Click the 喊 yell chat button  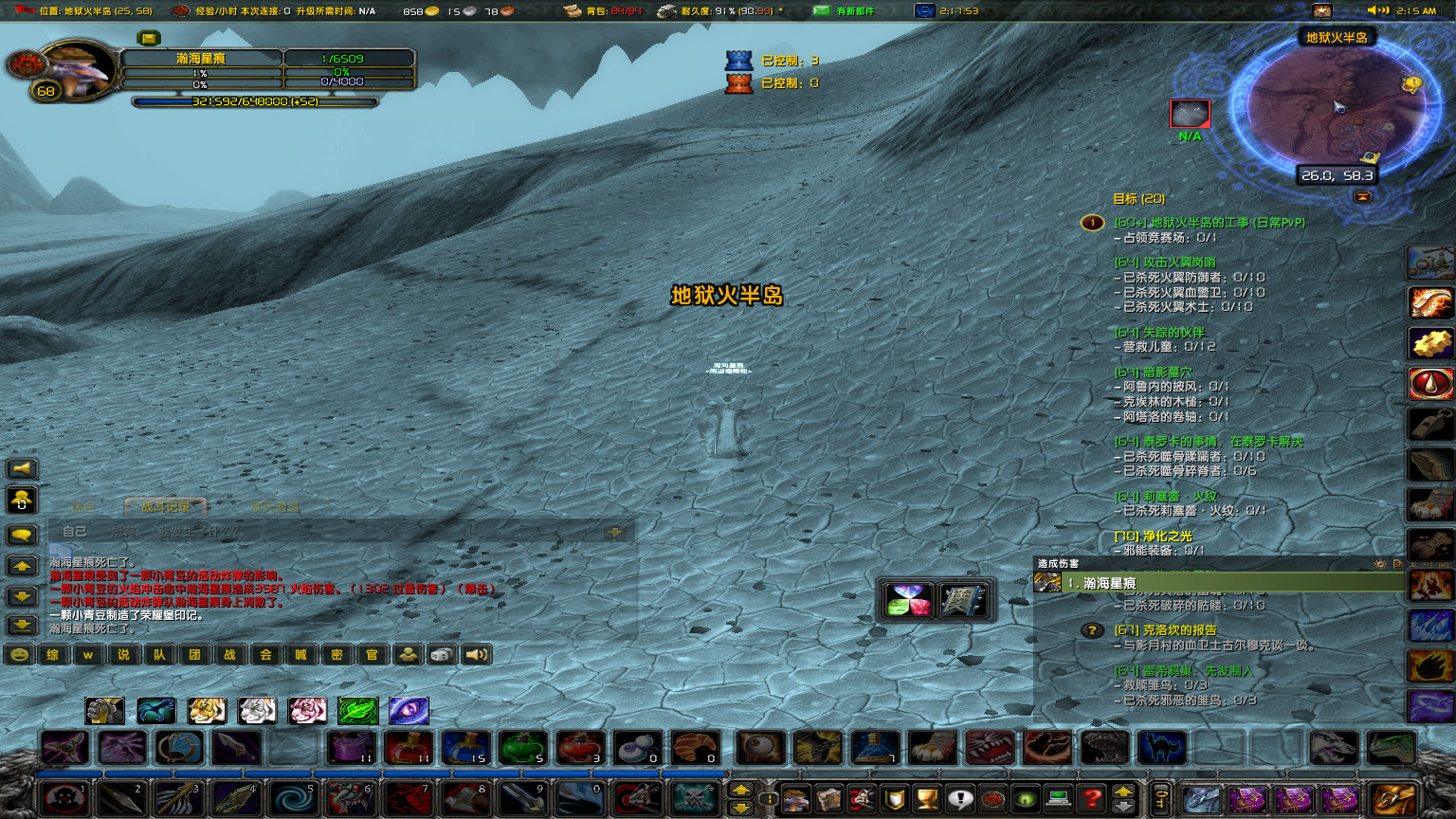pos(300,654)
